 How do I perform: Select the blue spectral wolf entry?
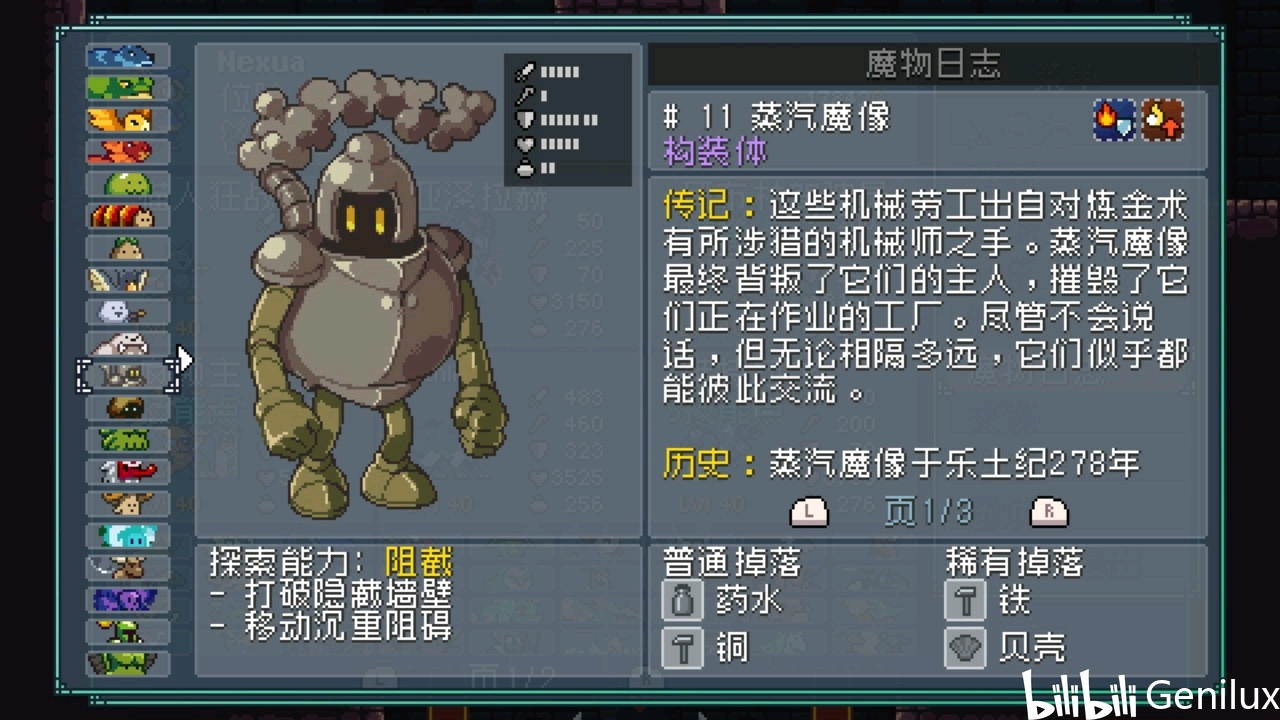127,56
